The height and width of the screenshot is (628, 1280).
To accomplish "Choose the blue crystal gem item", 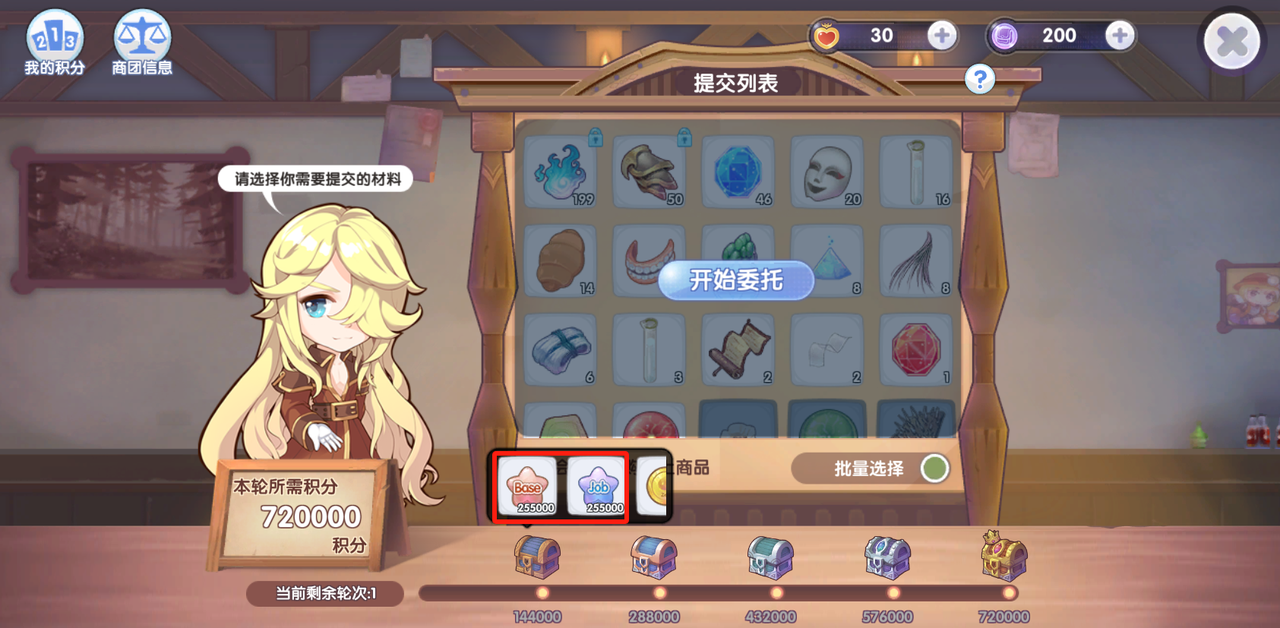I will 738,171.
